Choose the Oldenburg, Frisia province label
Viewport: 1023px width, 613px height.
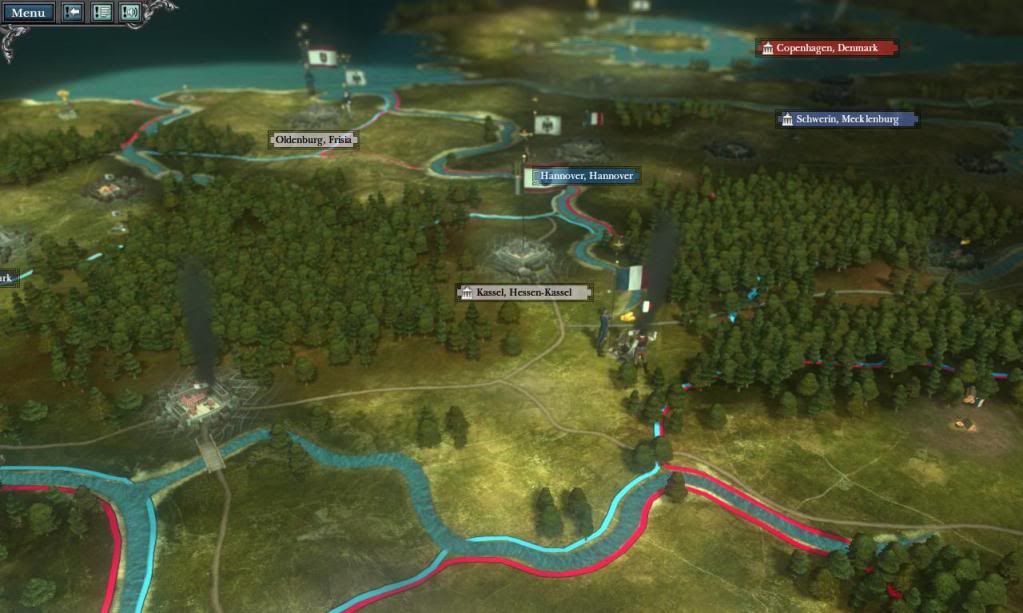[313, 140]
